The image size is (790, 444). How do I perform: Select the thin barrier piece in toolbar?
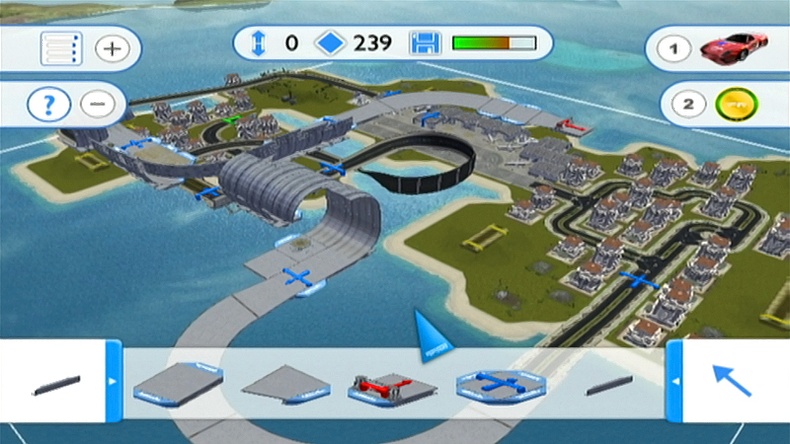point(609,384)
